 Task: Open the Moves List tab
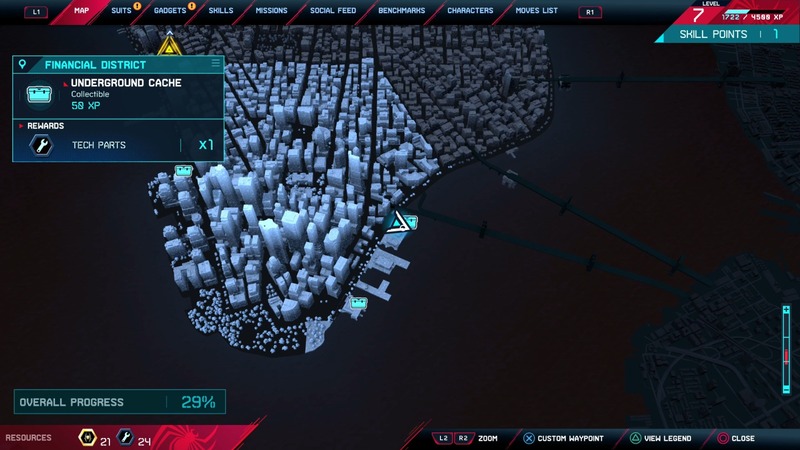click(536, 10)
